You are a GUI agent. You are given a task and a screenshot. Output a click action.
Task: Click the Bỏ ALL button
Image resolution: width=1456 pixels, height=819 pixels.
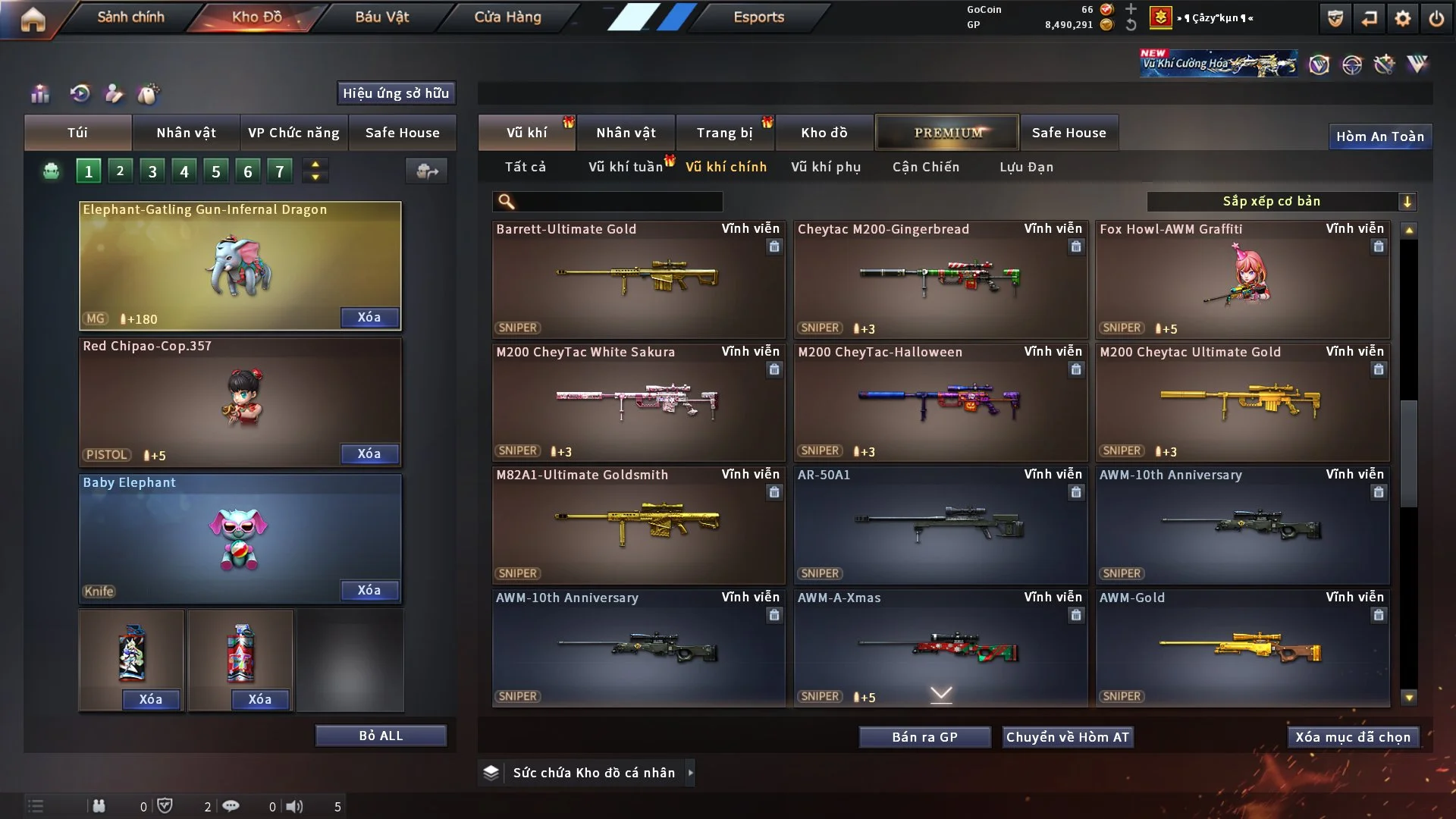[x=381, y=736]
